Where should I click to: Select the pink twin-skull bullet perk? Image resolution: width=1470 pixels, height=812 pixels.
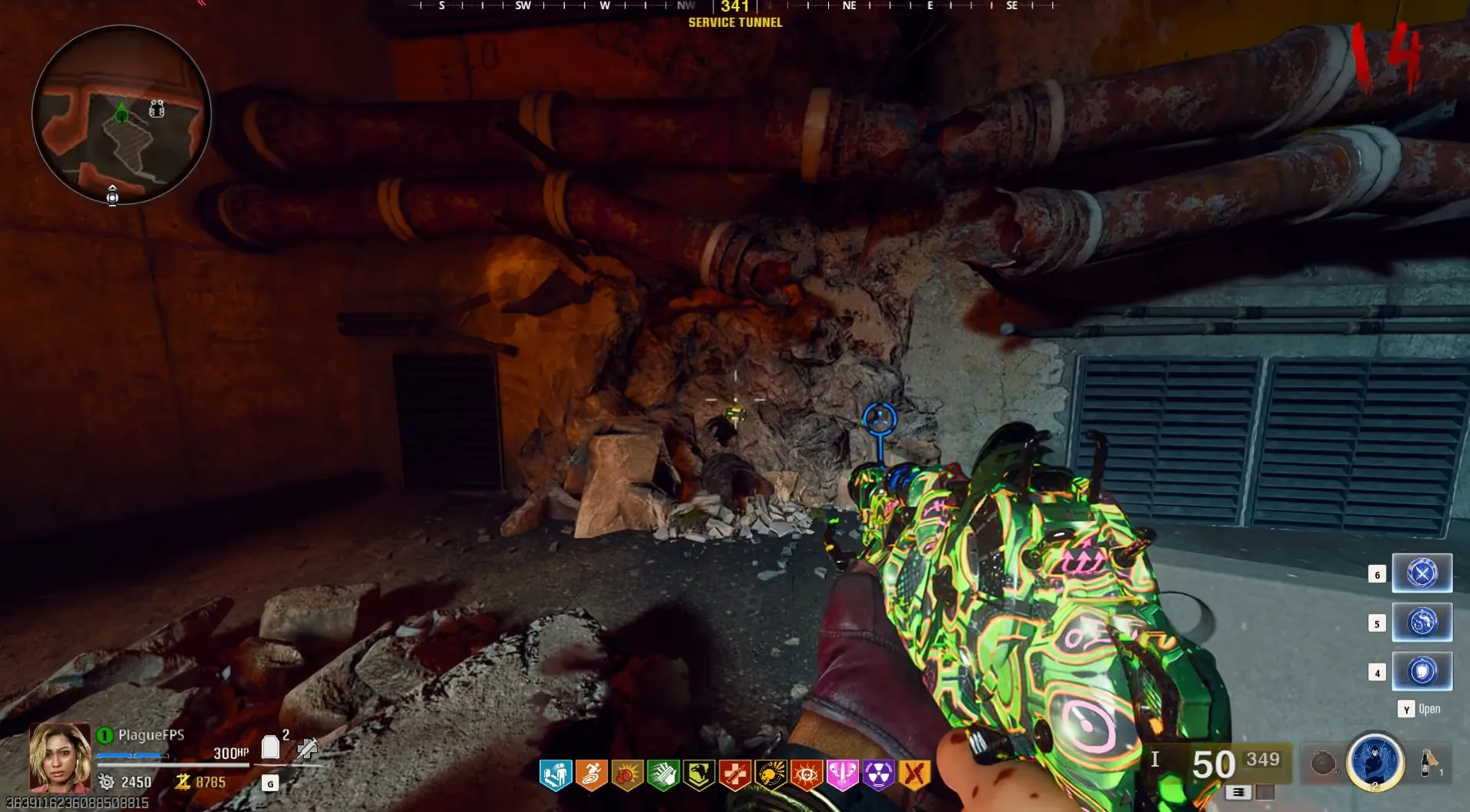[x=842, y=775]
